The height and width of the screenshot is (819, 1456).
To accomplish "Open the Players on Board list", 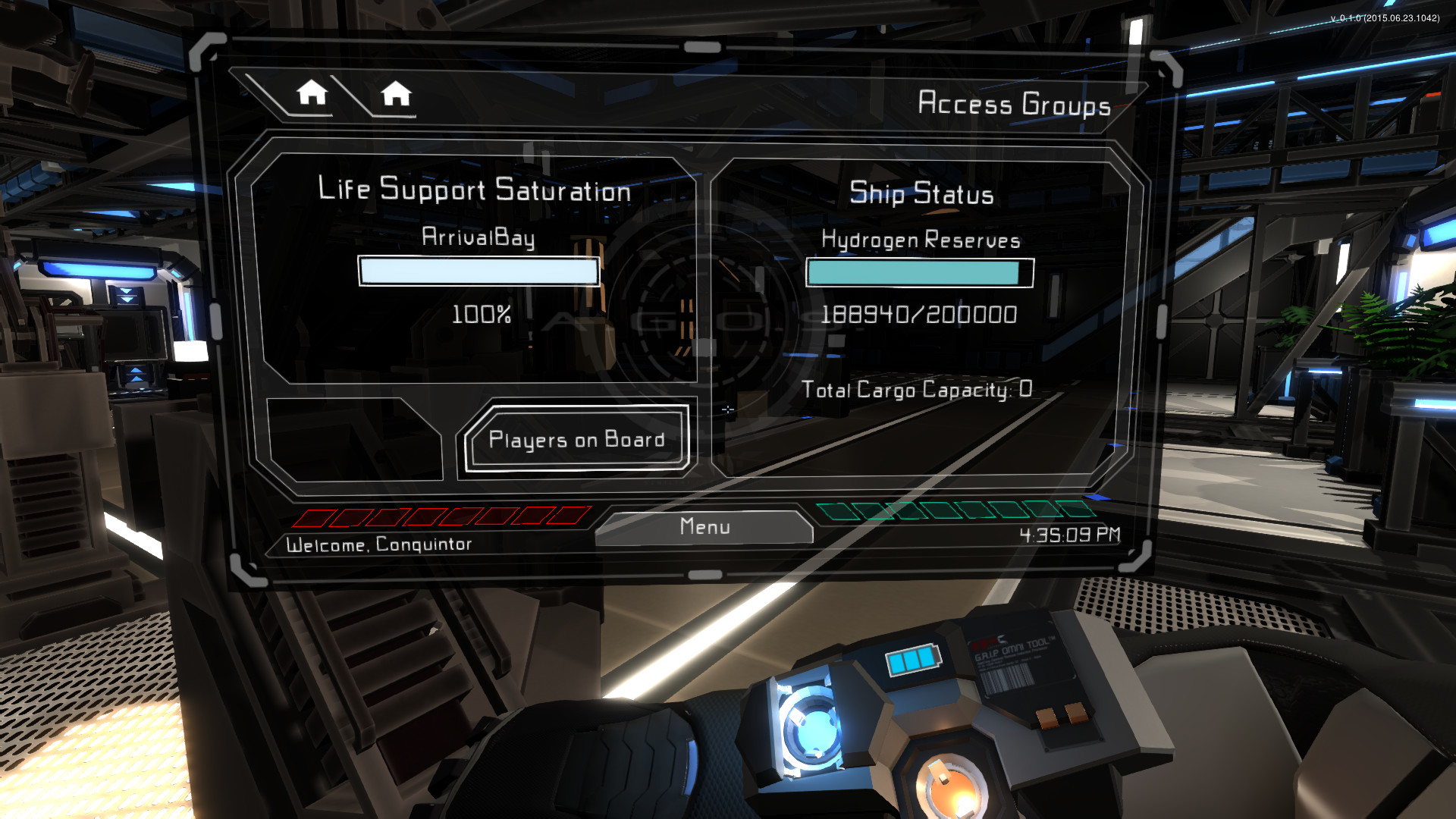I will coord(576,440).
